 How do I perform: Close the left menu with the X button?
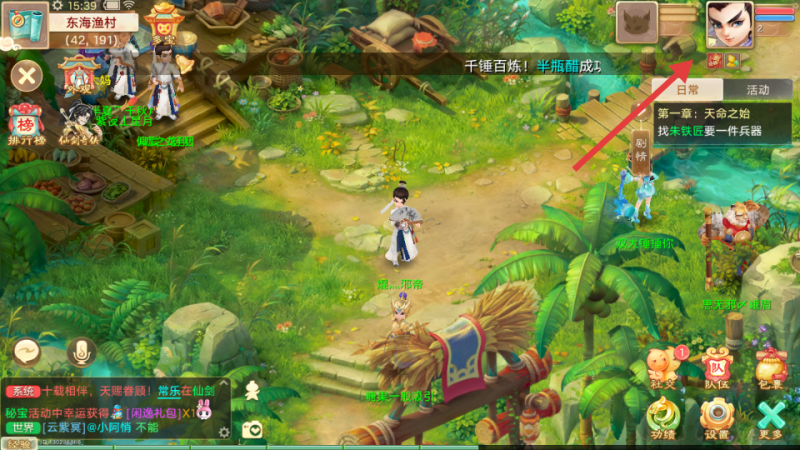[27, 75]
